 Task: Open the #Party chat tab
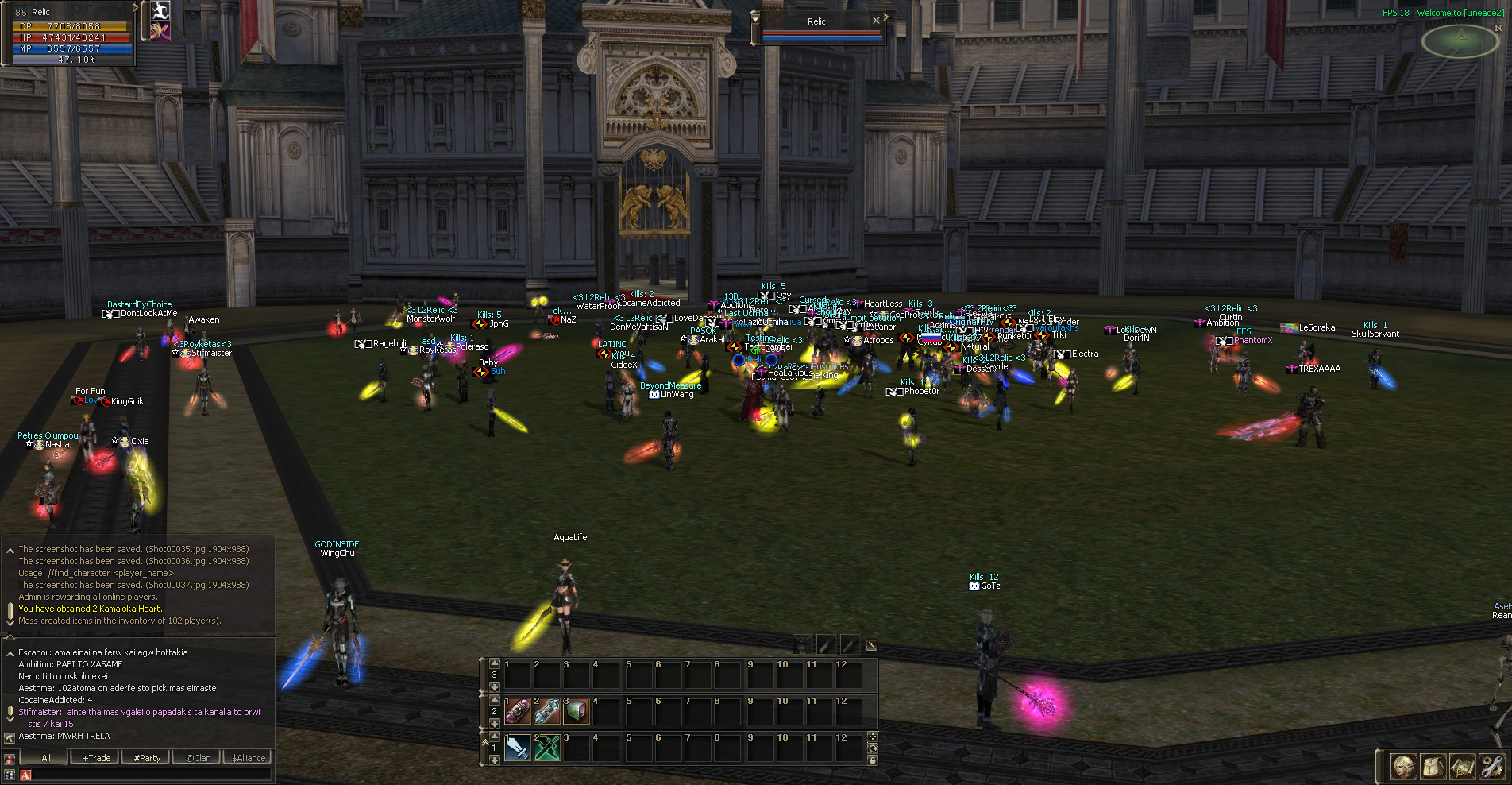pos(147,758)
